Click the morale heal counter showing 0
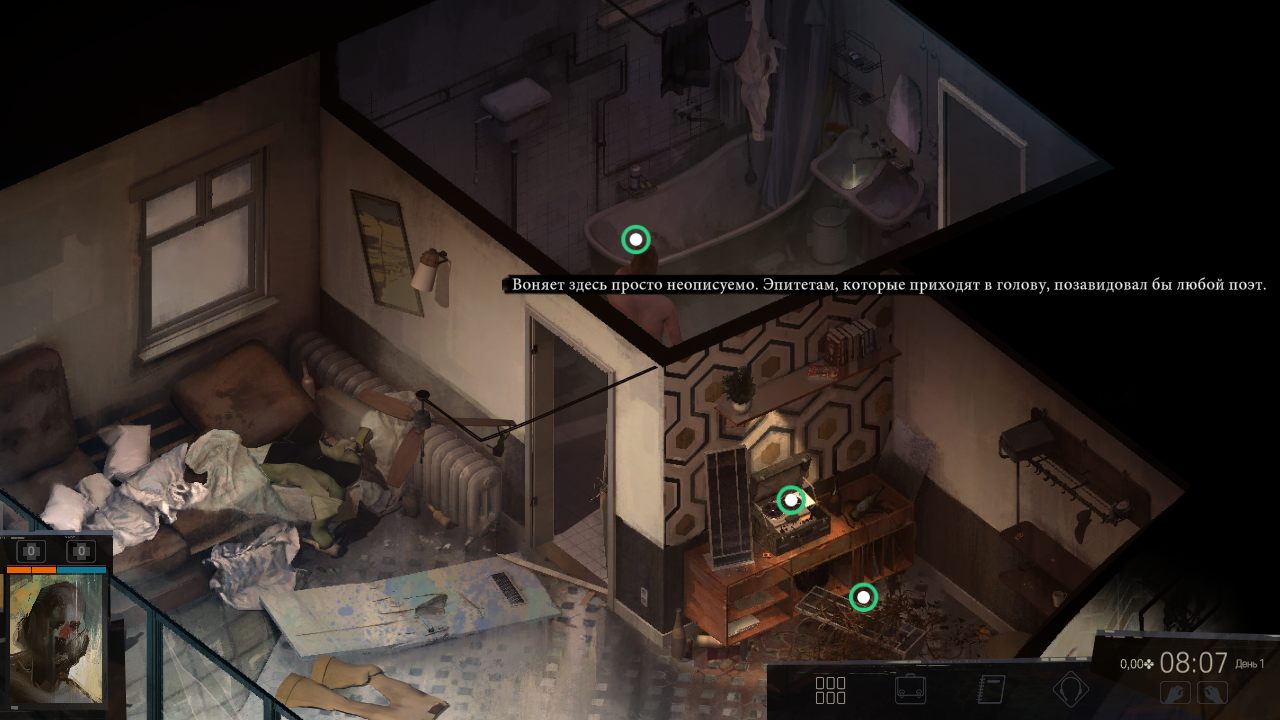The width and height of the screenshot is (1280, 720). pyautogui.click(x=81, y=551)
